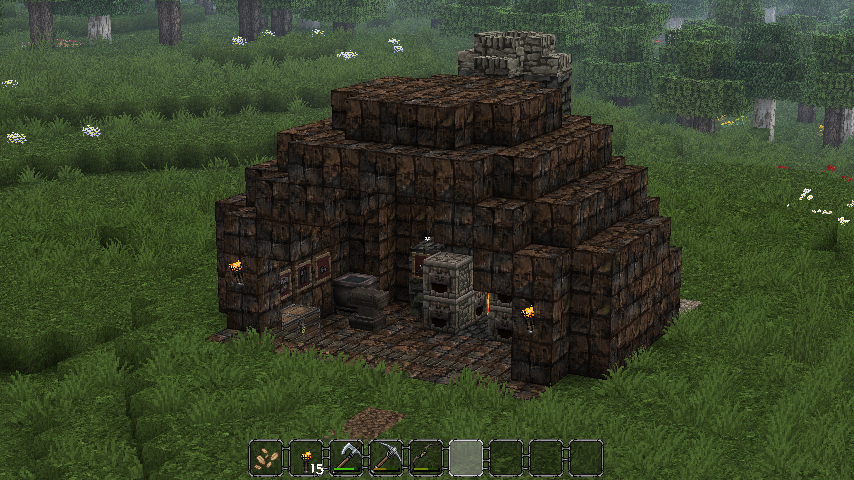
Task: Choose the torch stack of 15
Action: (x=306, y=457)
